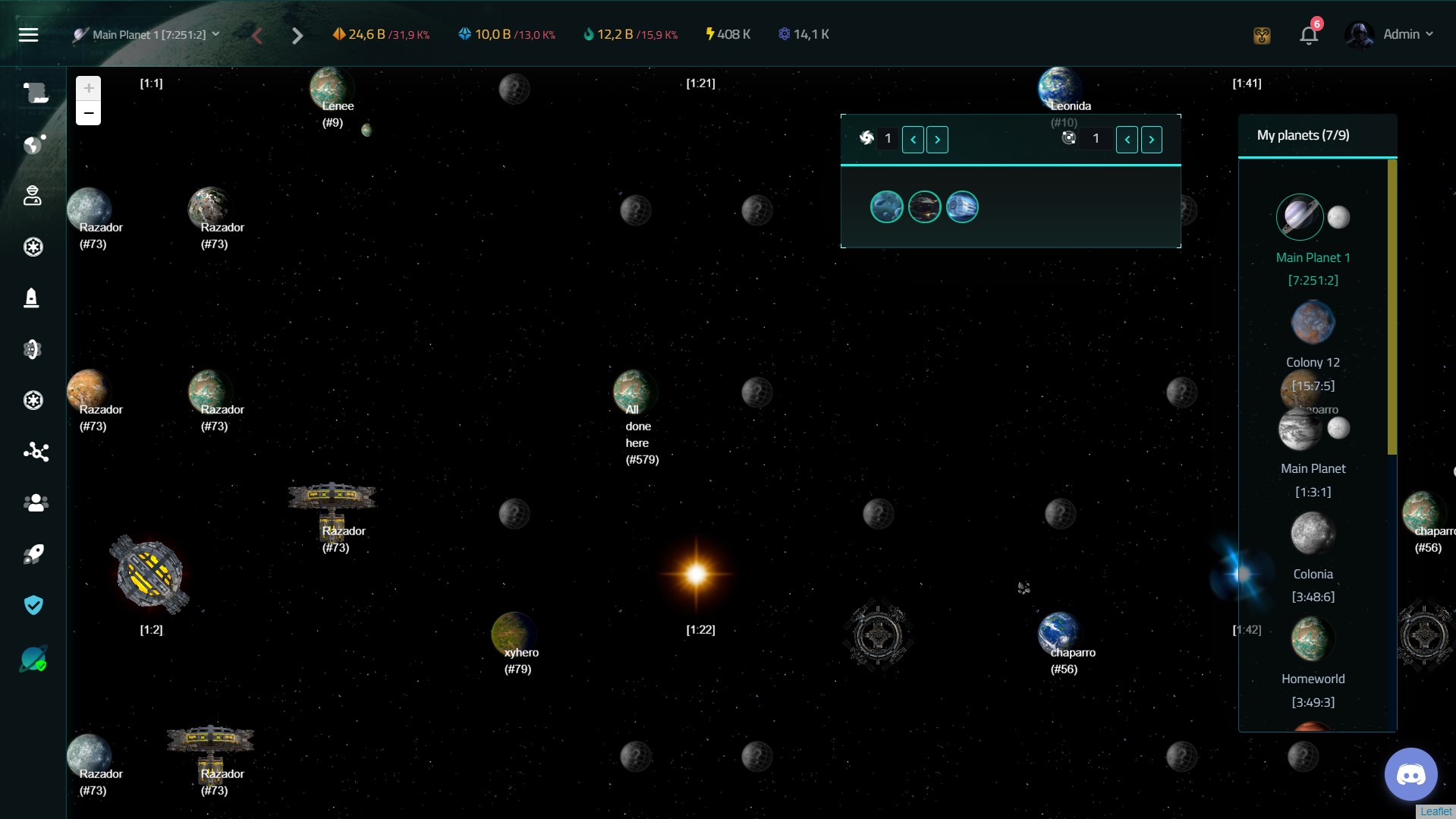Go to the previous galaxy number
1456x819 pixels.
[913, 140]
